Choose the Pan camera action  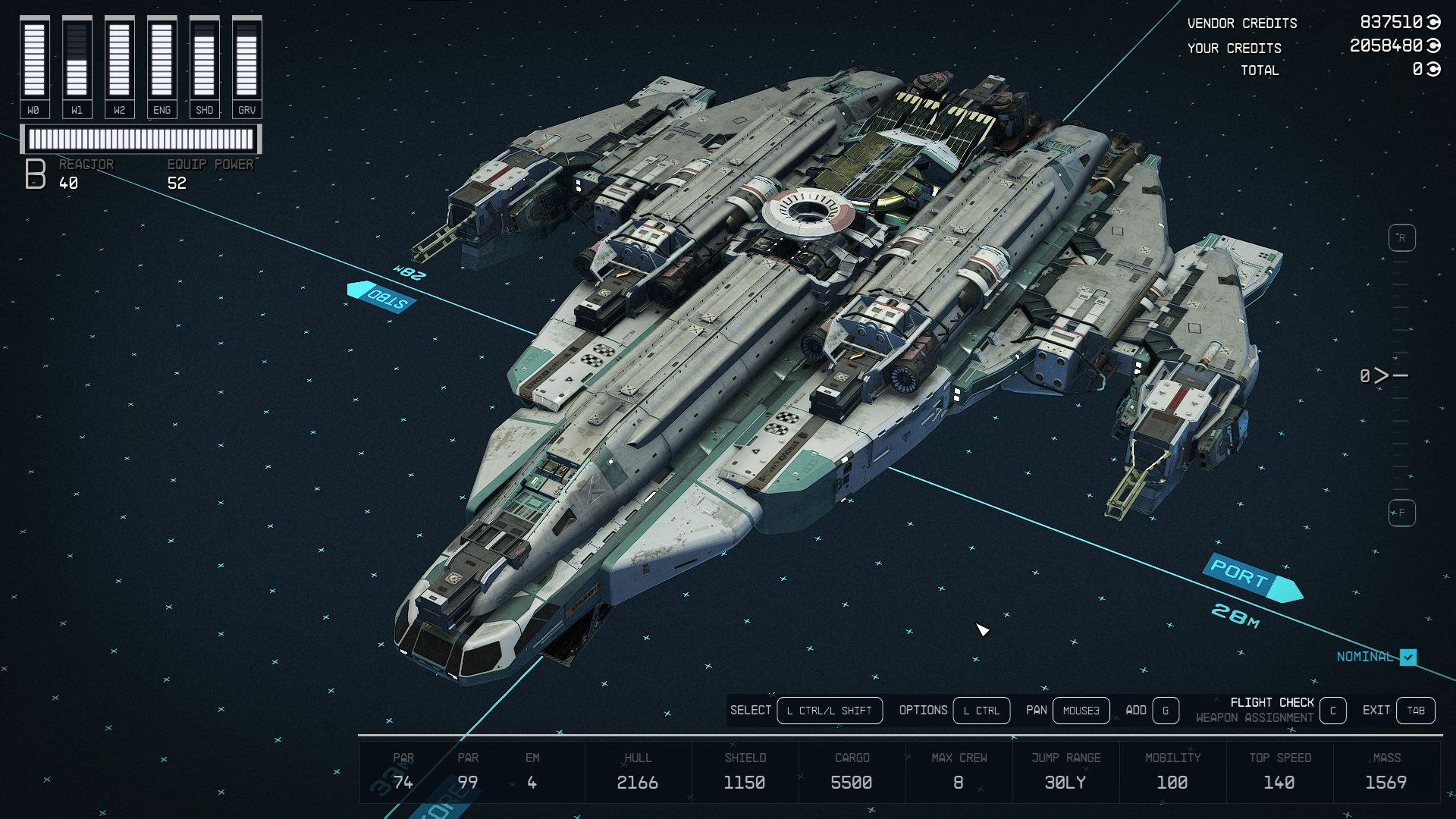point(1081,711)
